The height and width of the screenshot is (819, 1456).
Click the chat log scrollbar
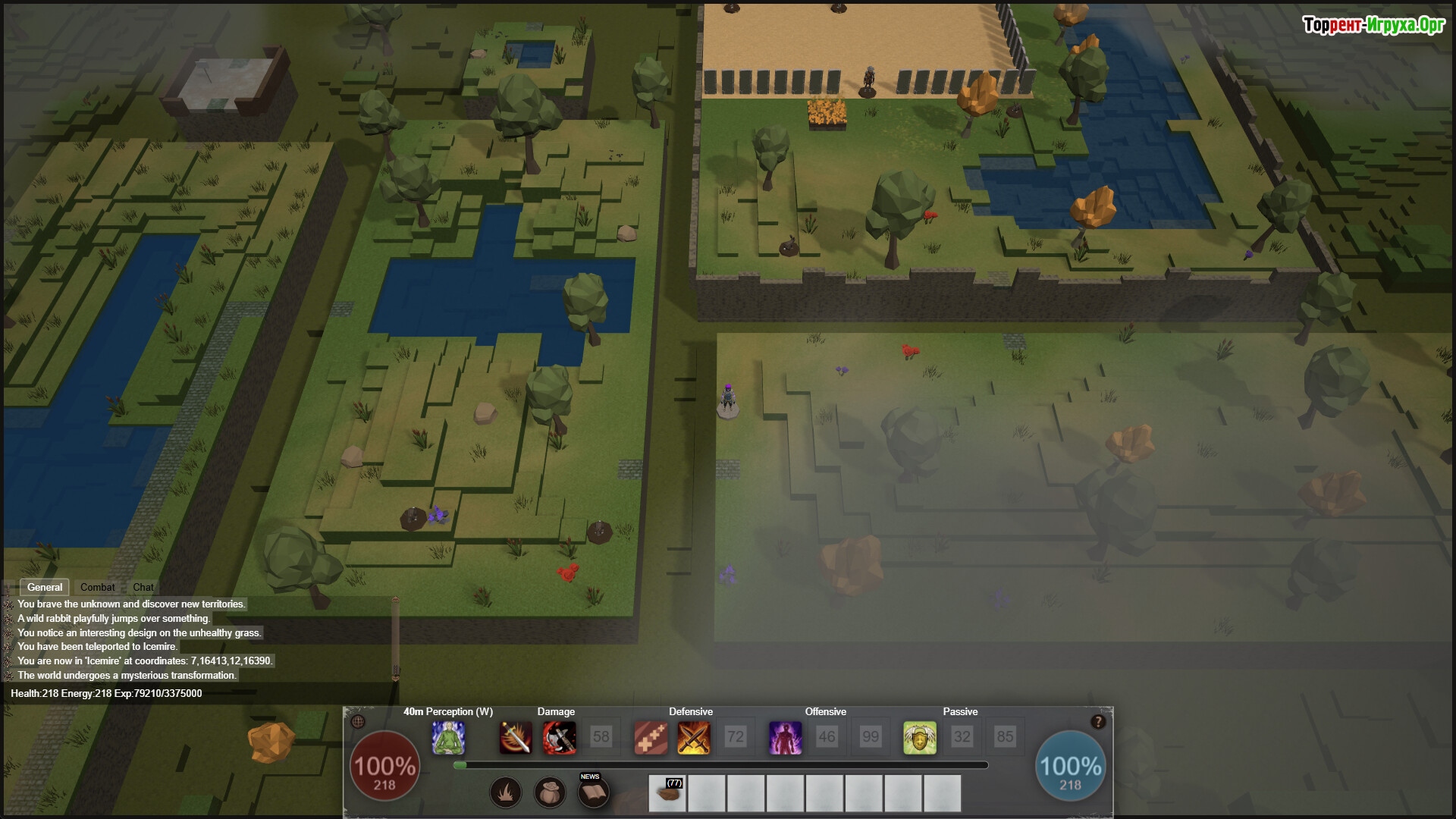pyautogui.click(x=395, y=639)
